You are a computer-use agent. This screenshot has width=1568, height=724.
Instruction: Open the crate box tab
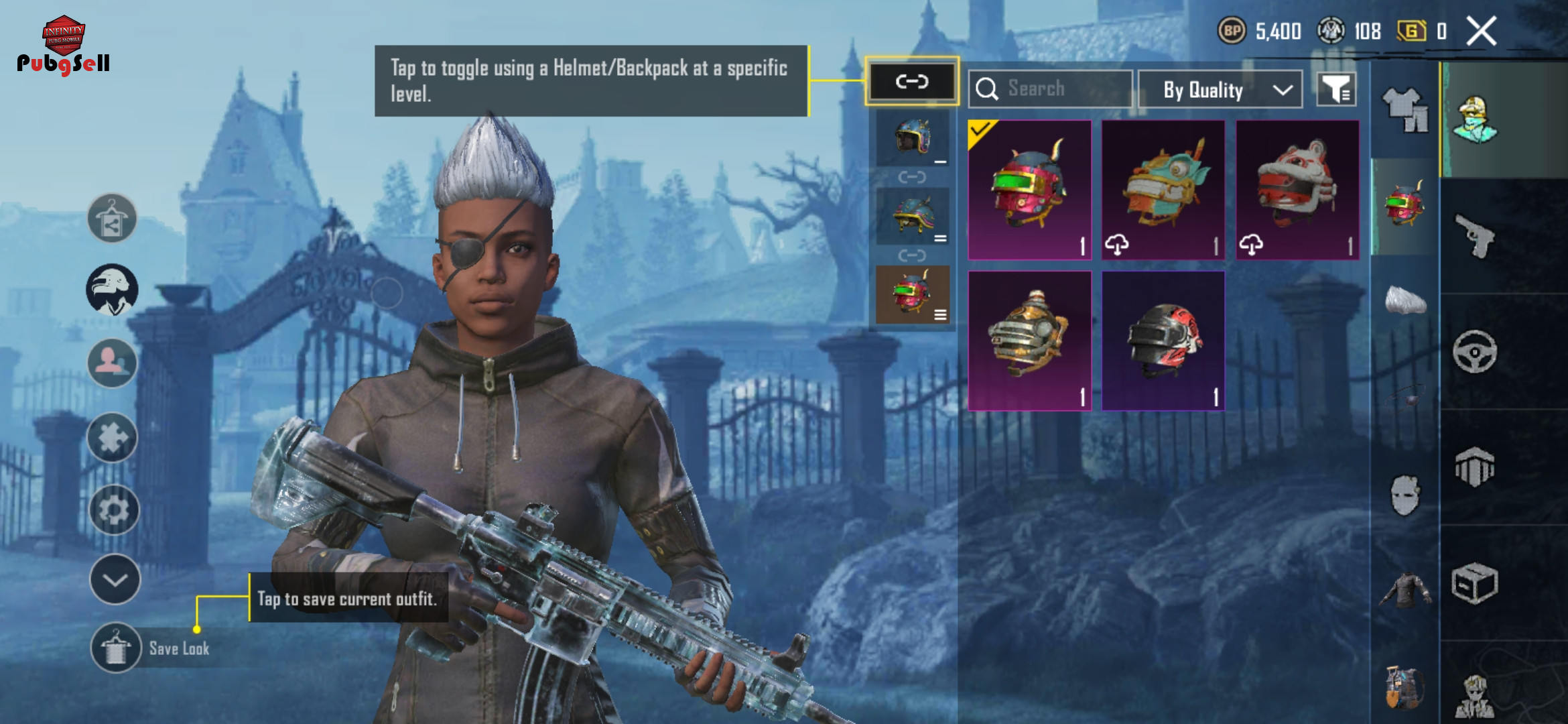click(1474, 583)
